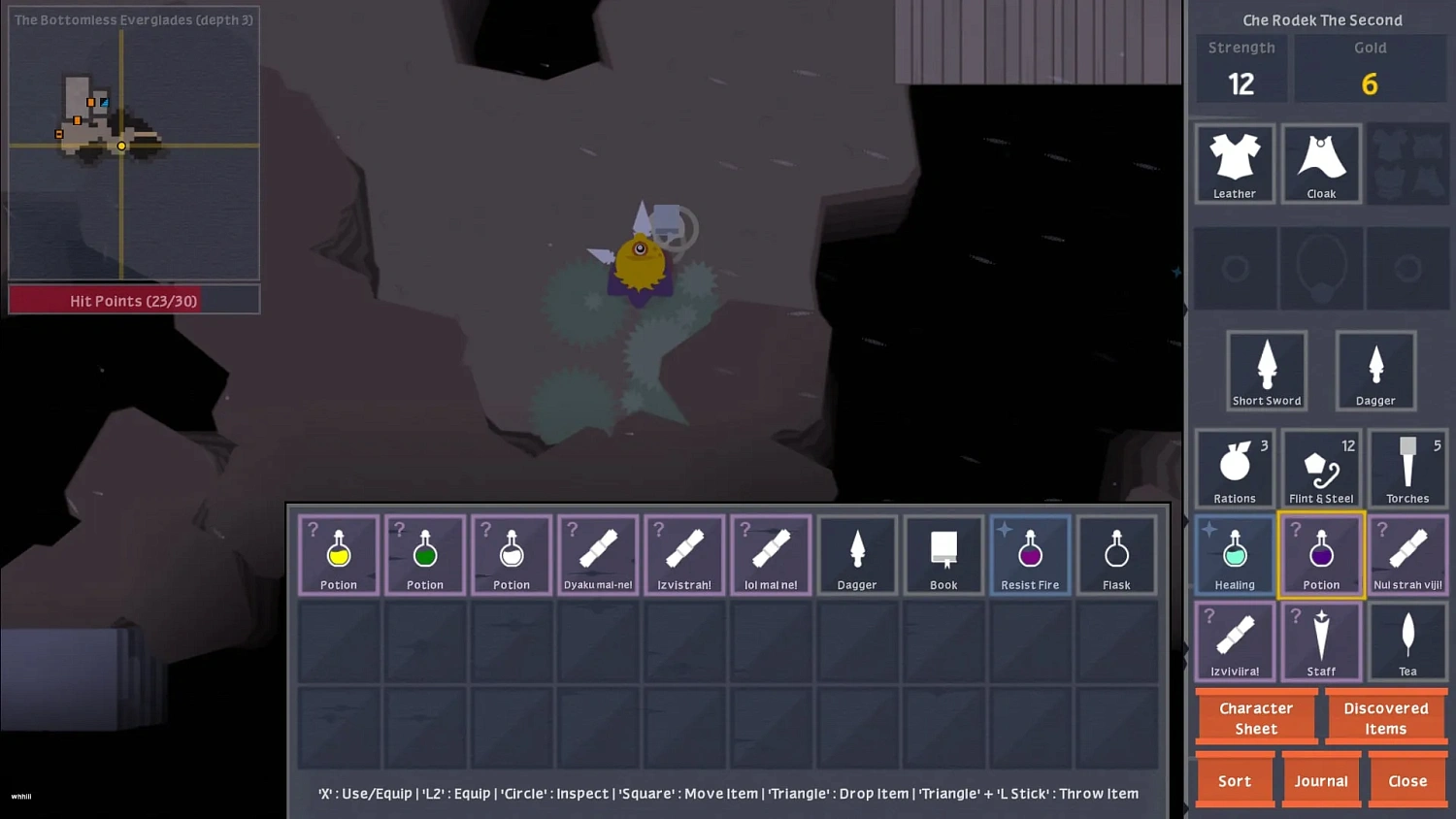Select the Dagger in the equipment panel
Image resolution: width=1456 pixels, height=819 pixels.
[1375, 371]
